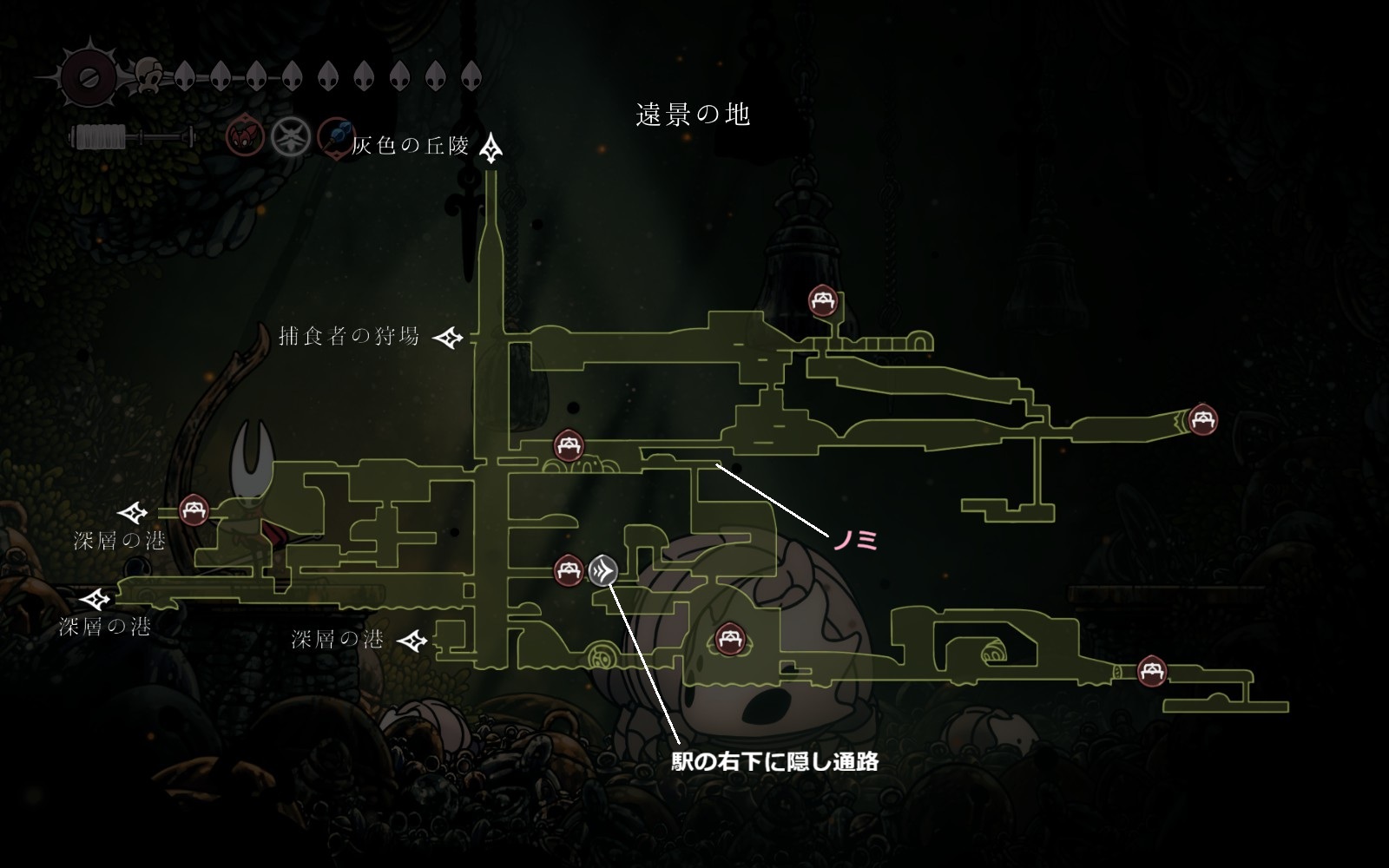Click the 遠景の地 area title
The height and width of the screenshot is (868, 1389).
click(x=693, y=115)
